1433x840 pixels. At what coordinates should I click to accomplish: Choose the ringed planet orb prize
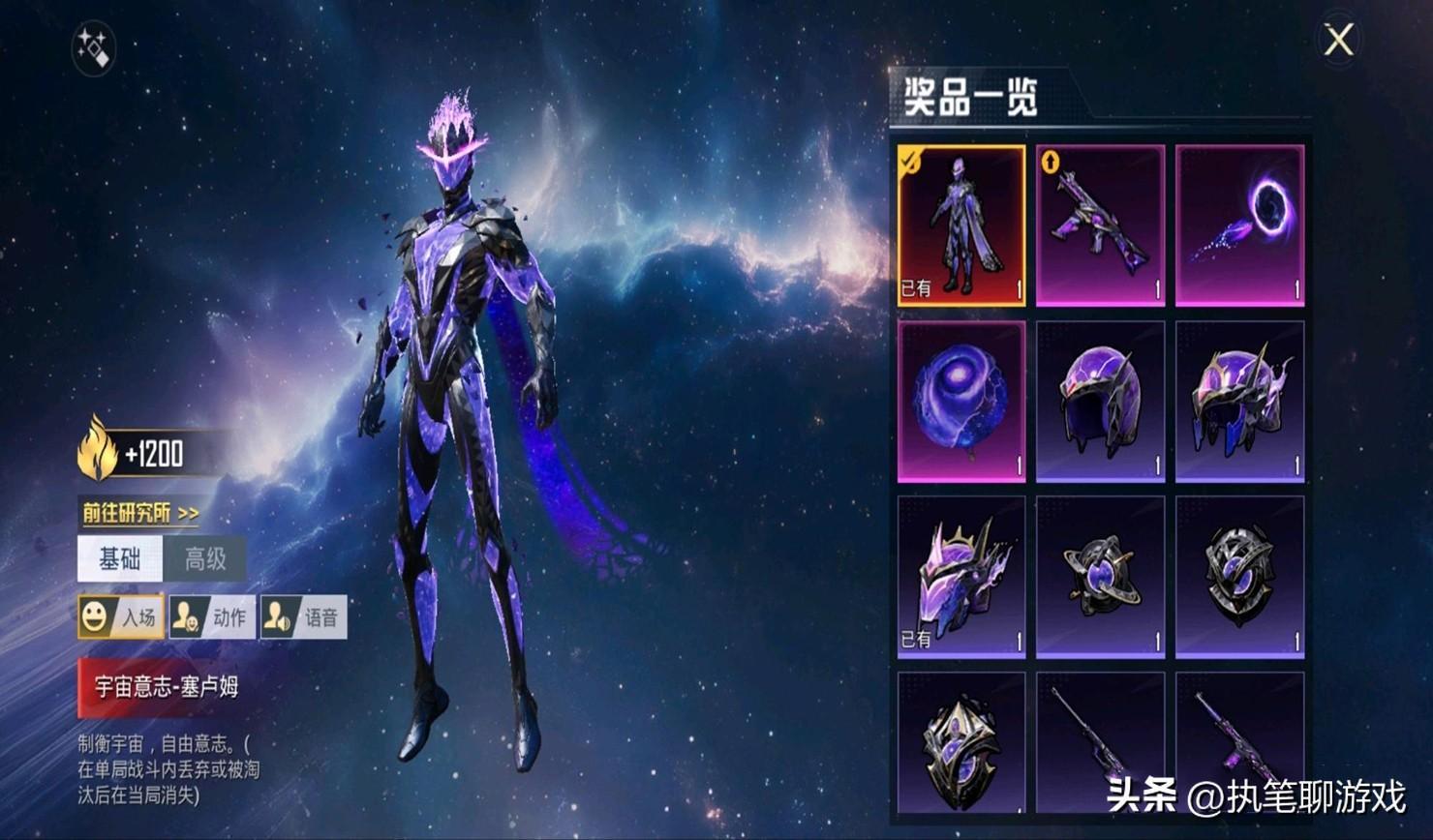click(x=1100, y=577)
